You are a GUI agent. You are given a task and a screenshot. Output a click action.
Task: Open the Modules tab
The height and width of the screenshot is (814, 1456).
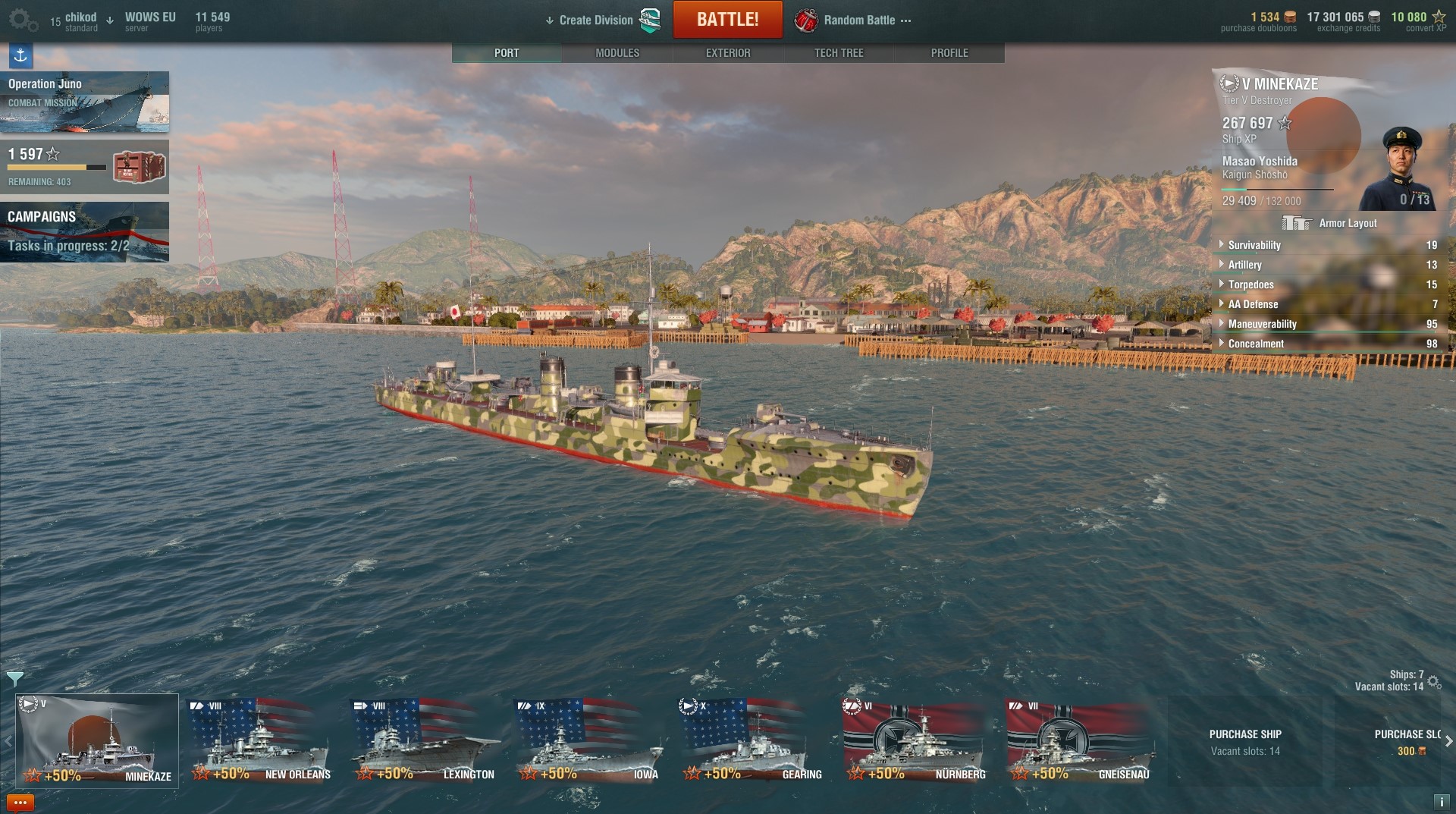click(617, 53)
